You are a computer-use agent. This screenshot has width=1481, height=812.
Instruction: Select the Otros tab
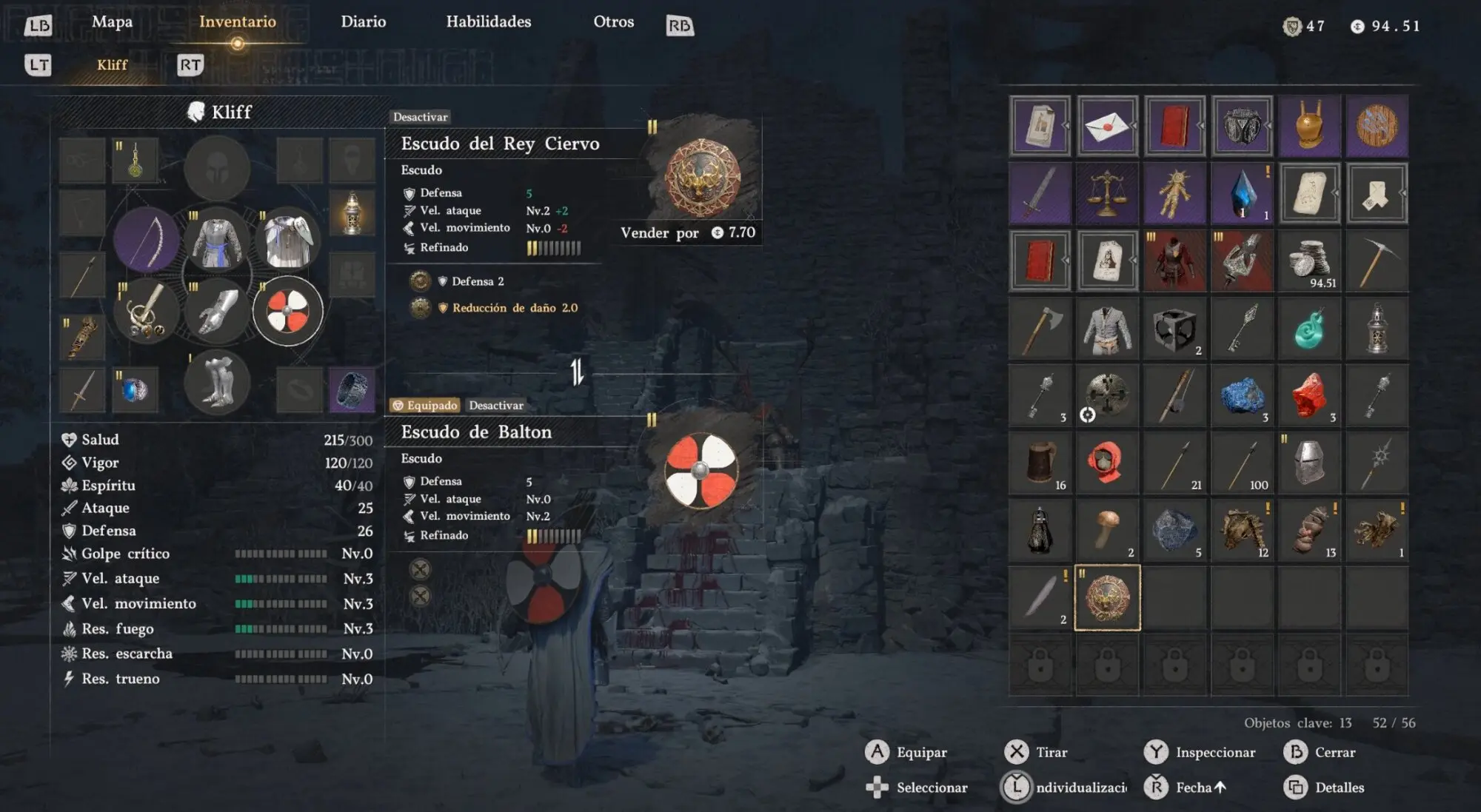[613, 22]
